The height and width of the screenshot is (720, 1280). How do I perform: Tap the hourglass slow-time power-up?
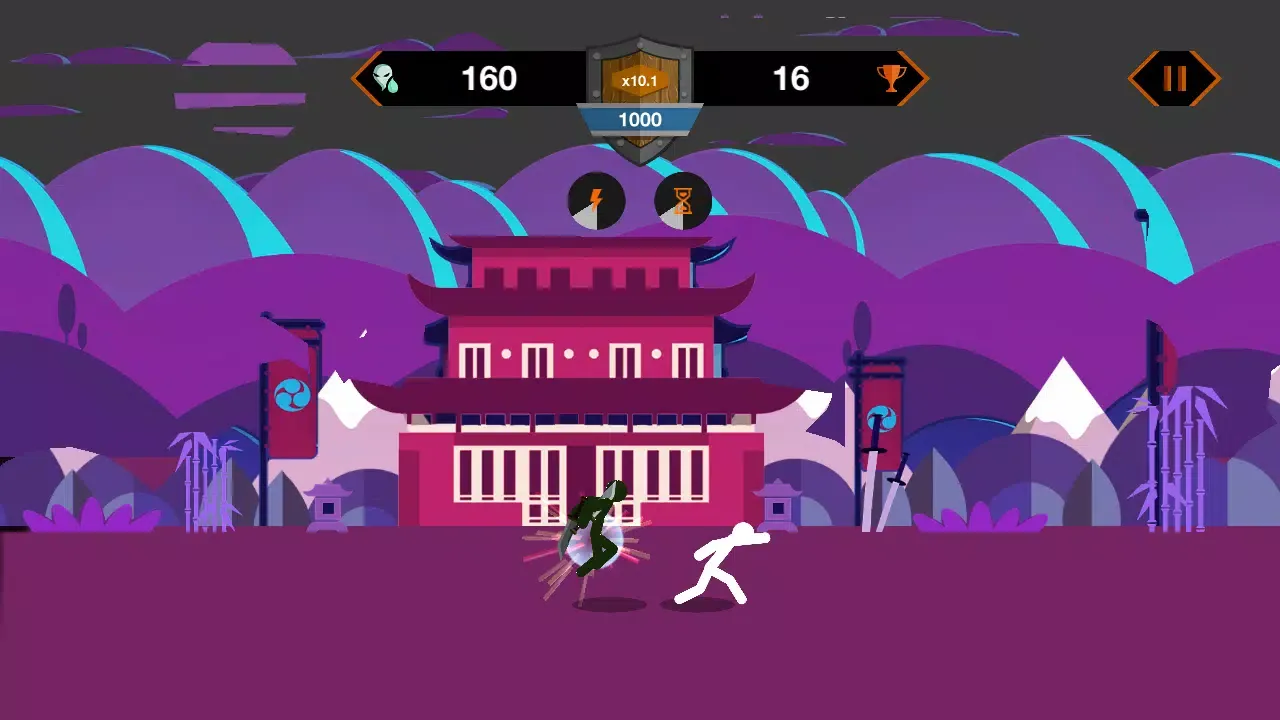tap(683, 201)
